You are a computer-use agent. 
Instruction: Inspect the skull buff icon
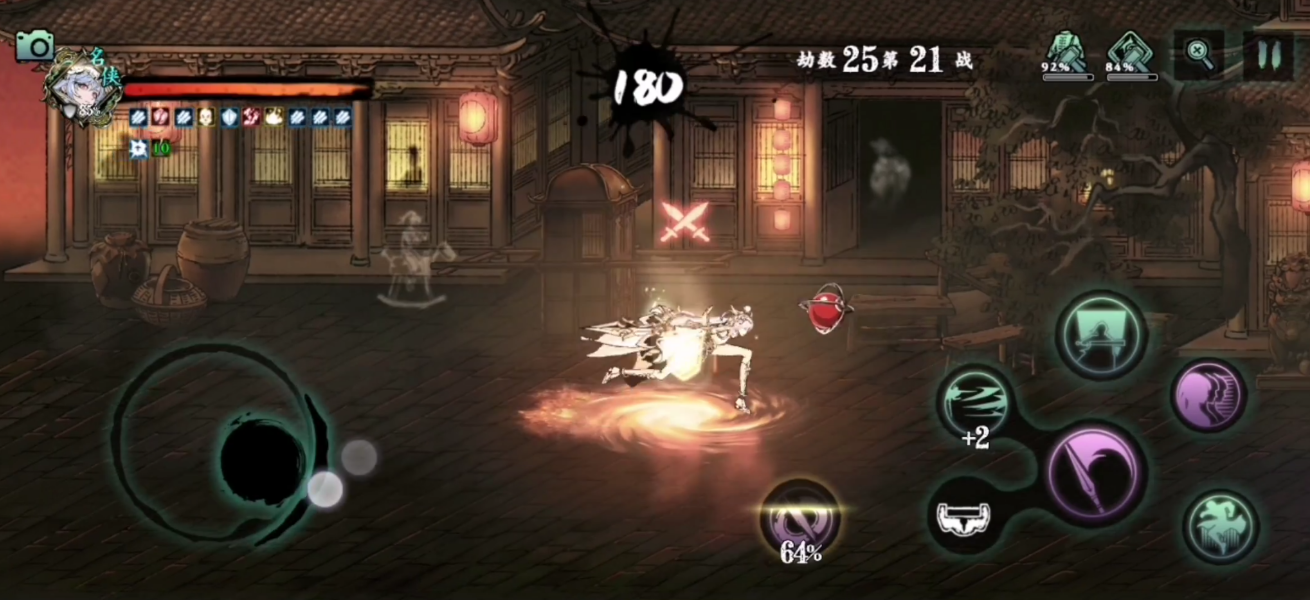[206, 117]
